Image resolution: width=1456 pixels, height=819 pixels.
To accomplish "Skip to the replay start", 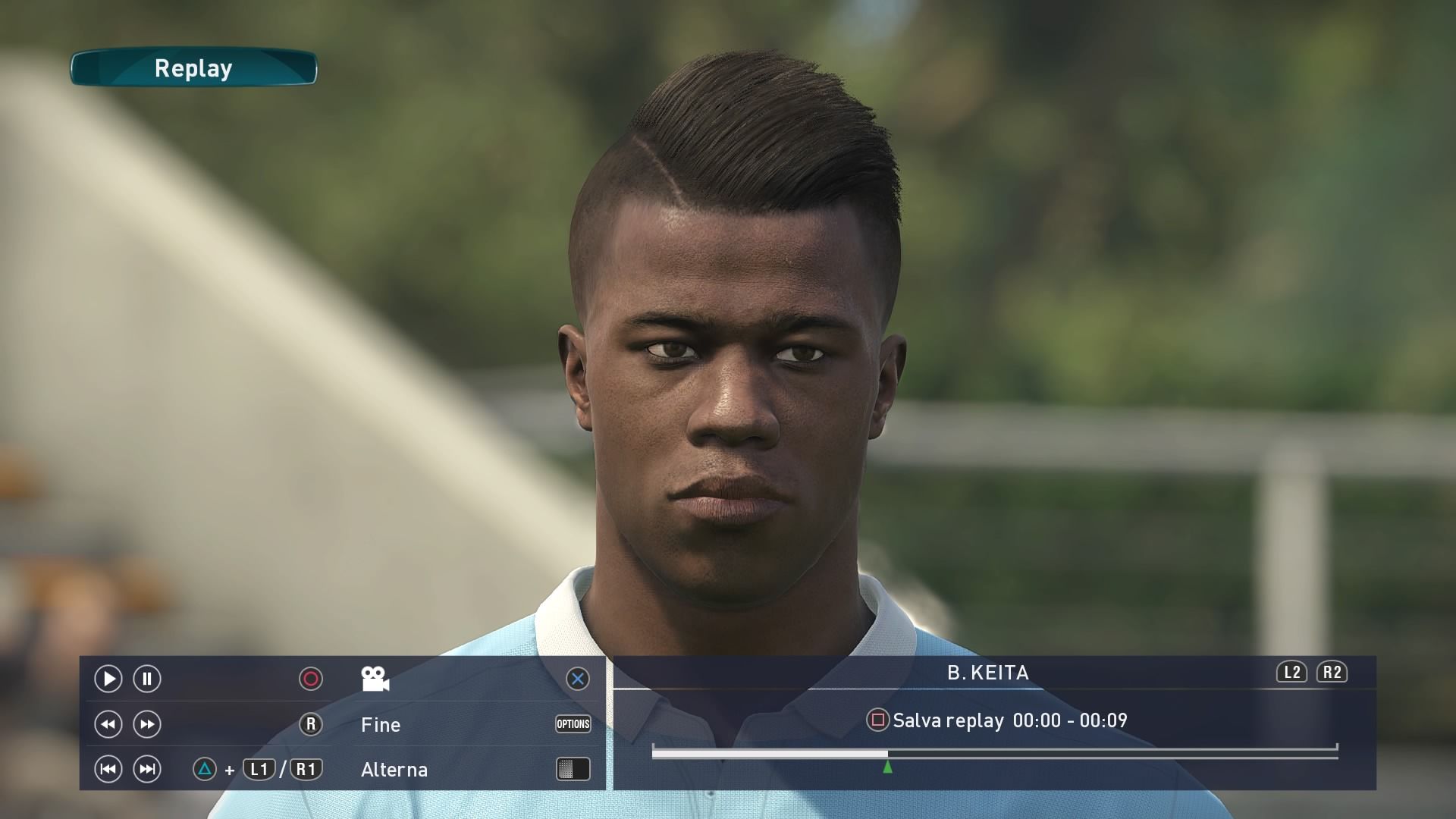I will tap(108, 770).
